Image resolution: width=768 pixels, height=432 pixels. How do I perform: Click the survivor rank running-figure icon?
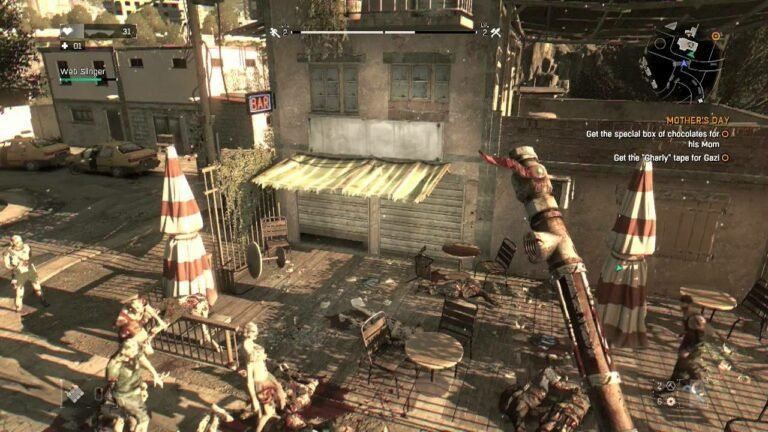coord(274,33)
